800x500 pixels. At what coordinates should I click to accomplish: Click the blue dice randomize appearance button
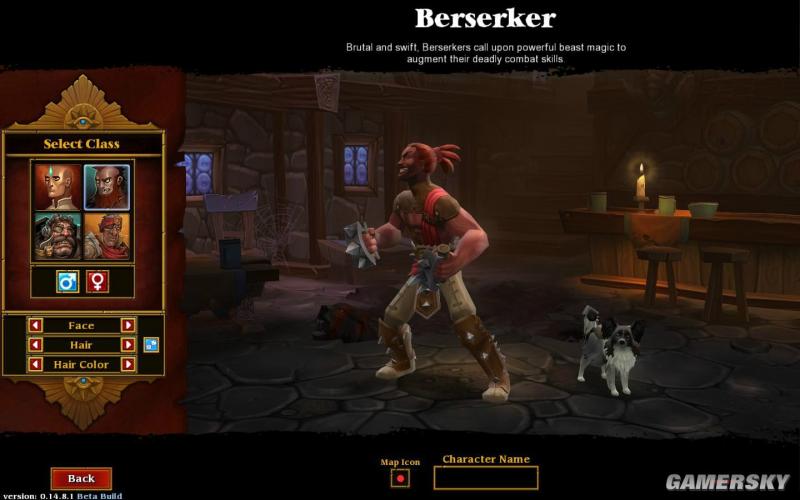(151, 345)
